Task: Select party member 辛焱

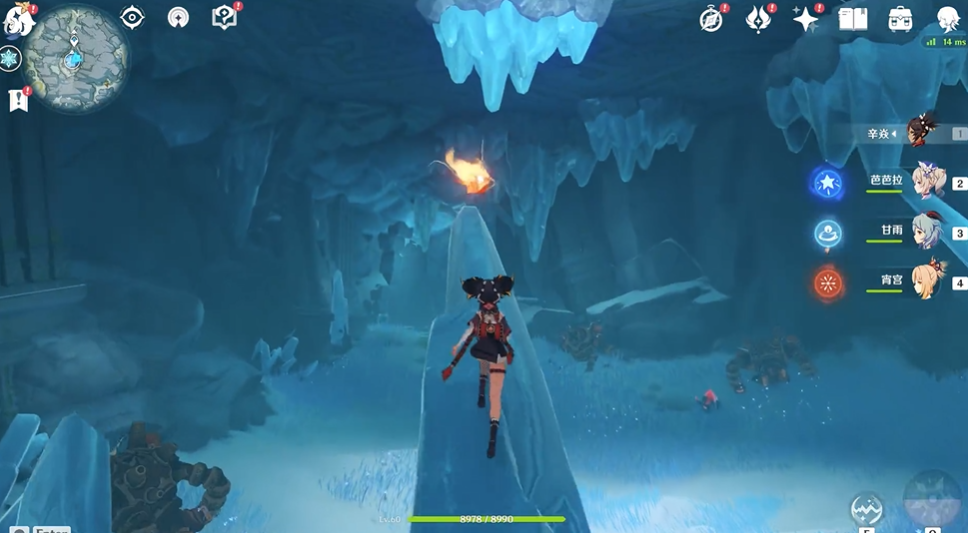Action: pyautogui.click(x=922, y=132)
